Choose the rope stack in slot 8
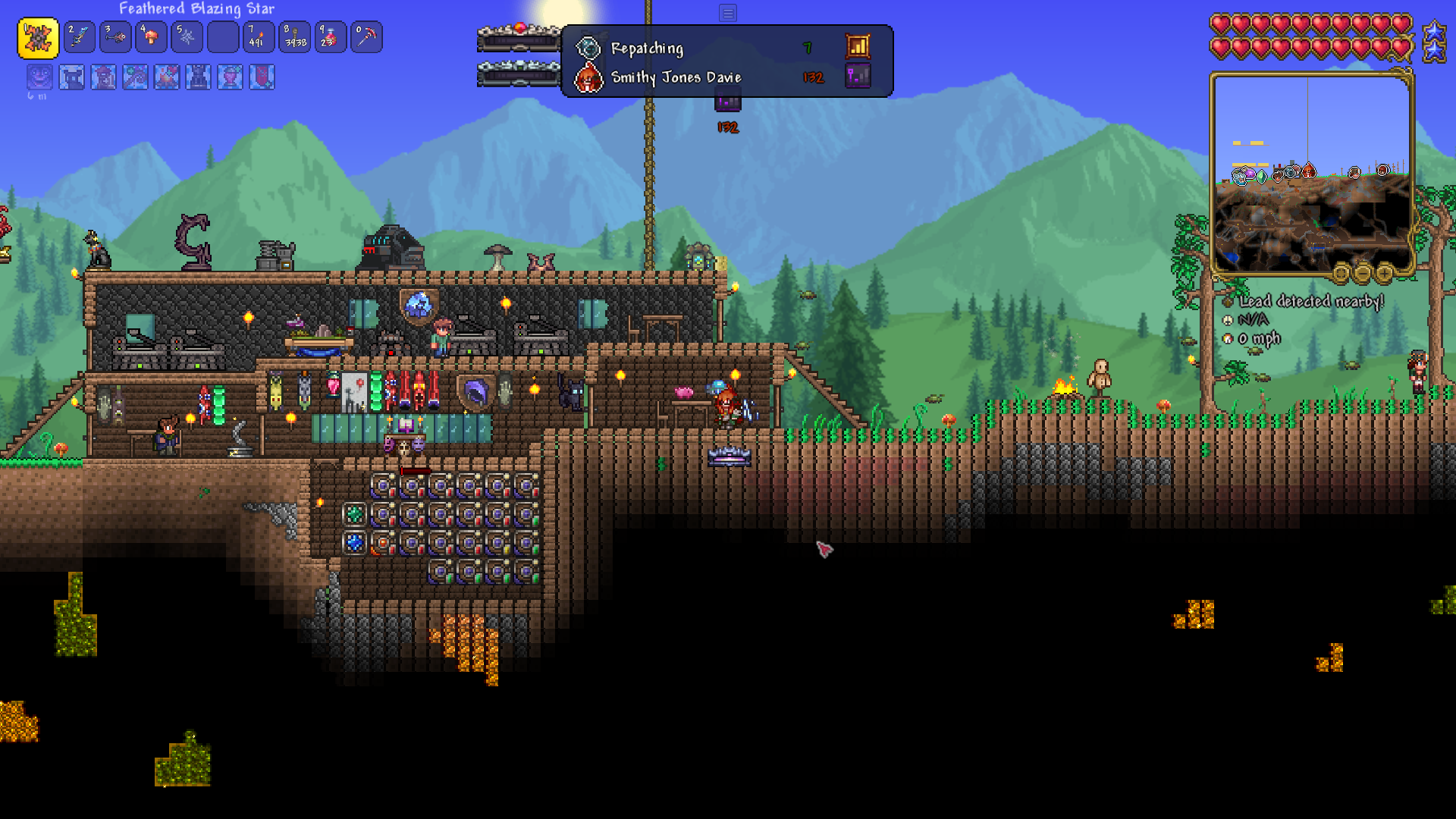This screenshot has width=1456, height=819. click(x=294, y=37)
